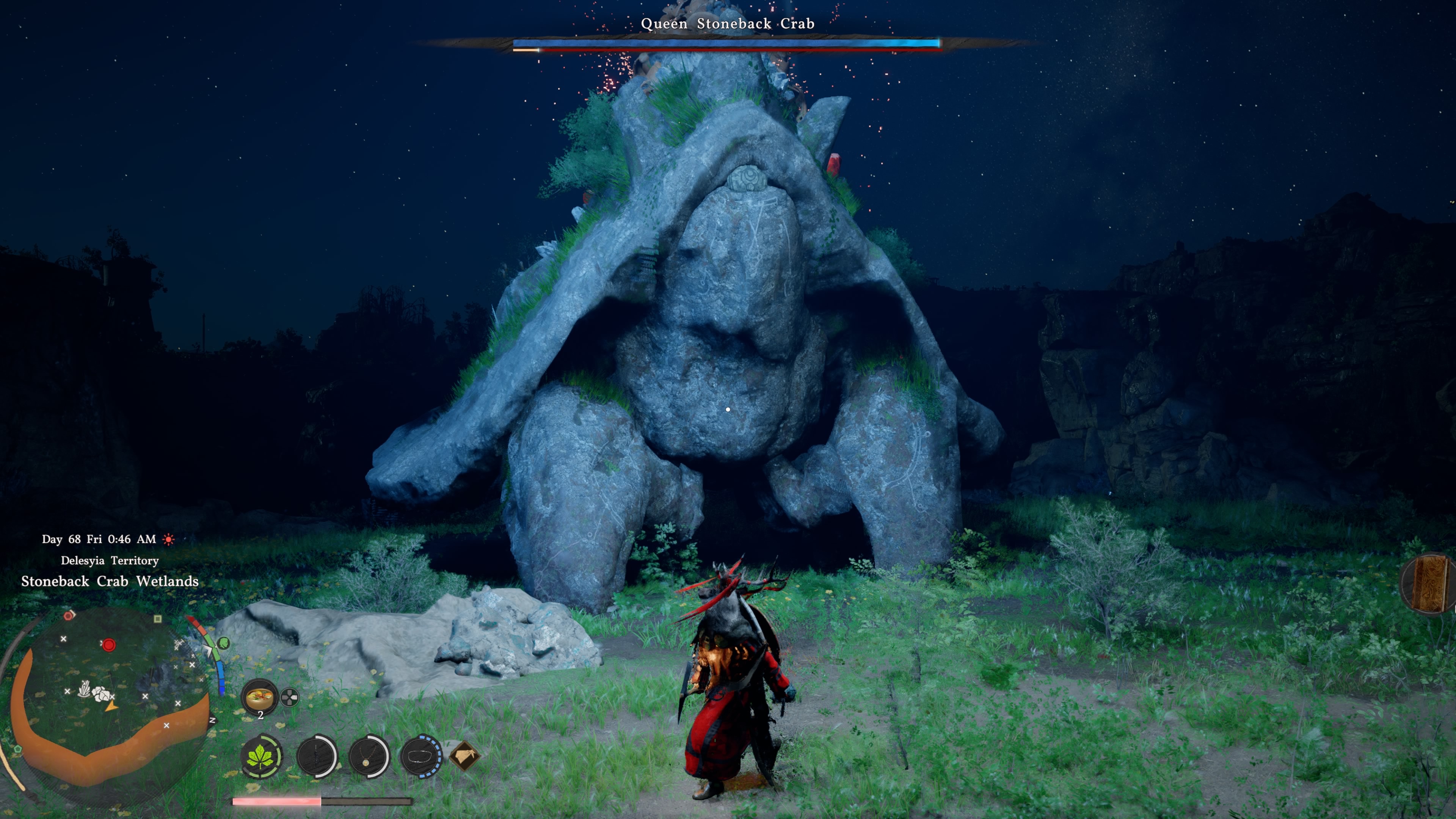Click the tan diamond cloth icon
The width and height of the screenshot is (1456, 819).
tap(464, 756)
